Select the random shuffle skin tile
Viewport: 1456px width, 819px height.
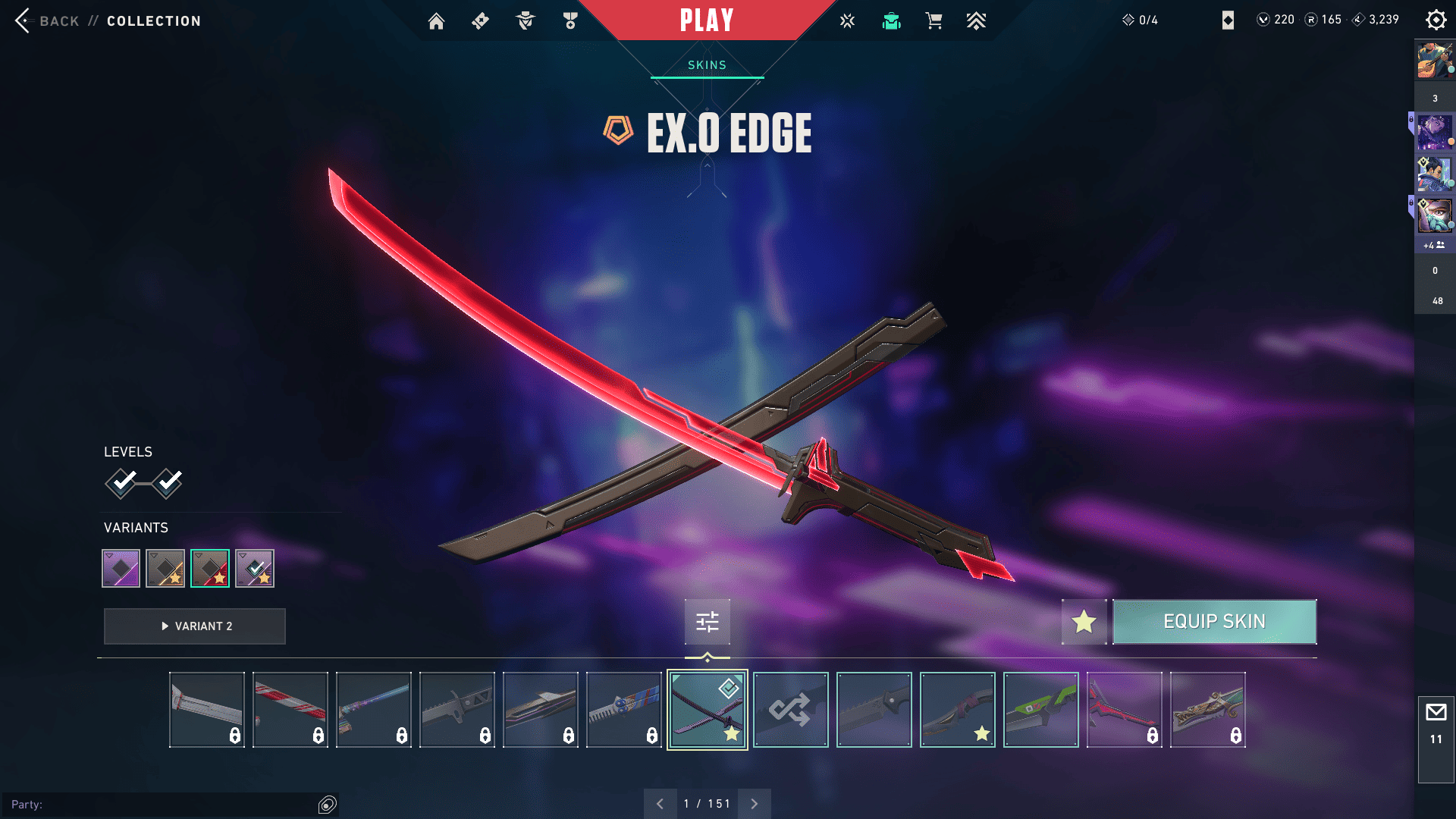(790, 710)
